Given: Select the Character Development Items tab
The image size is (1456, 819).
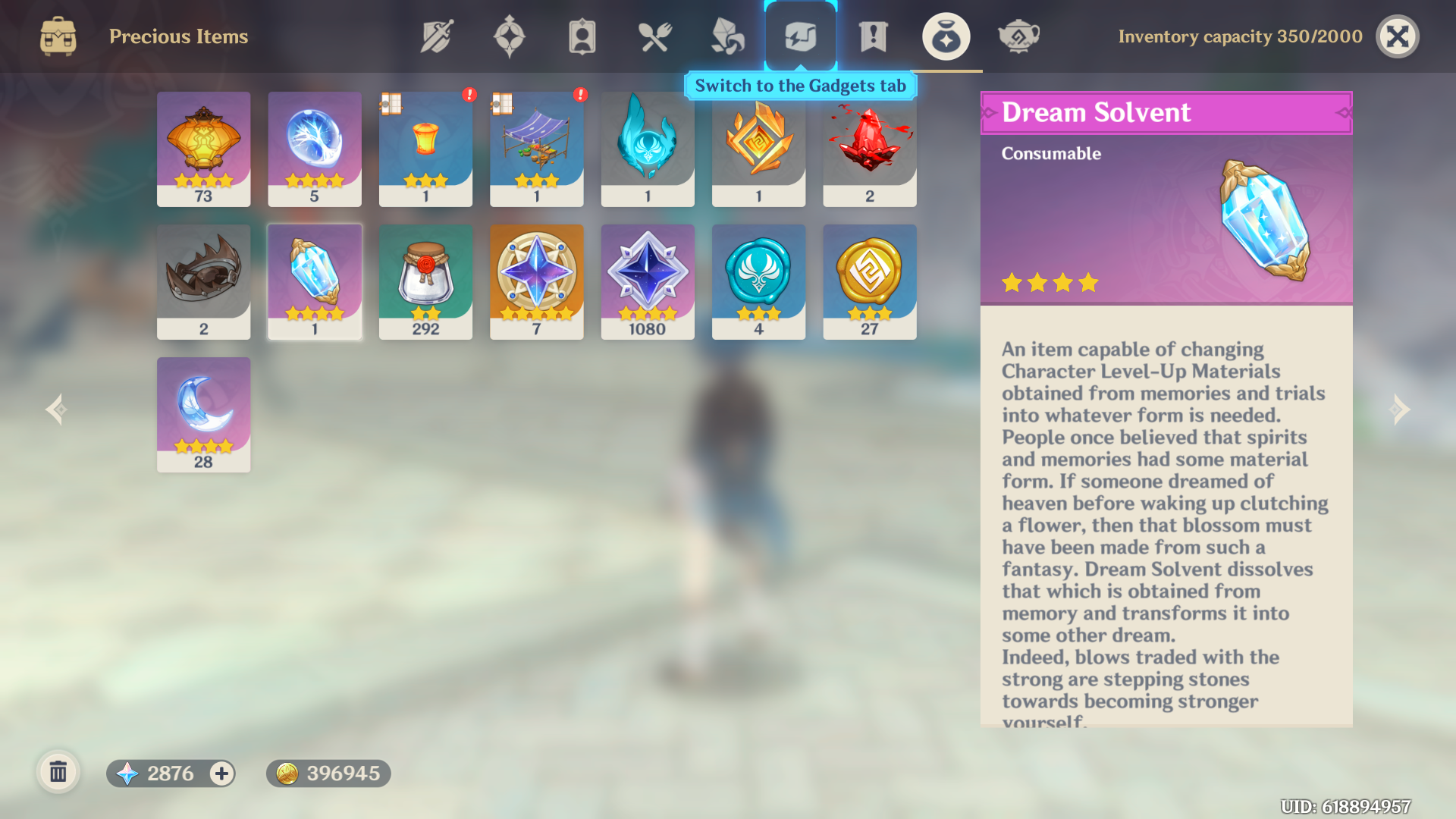Looking at the screenshot, I should coord(582,34).
